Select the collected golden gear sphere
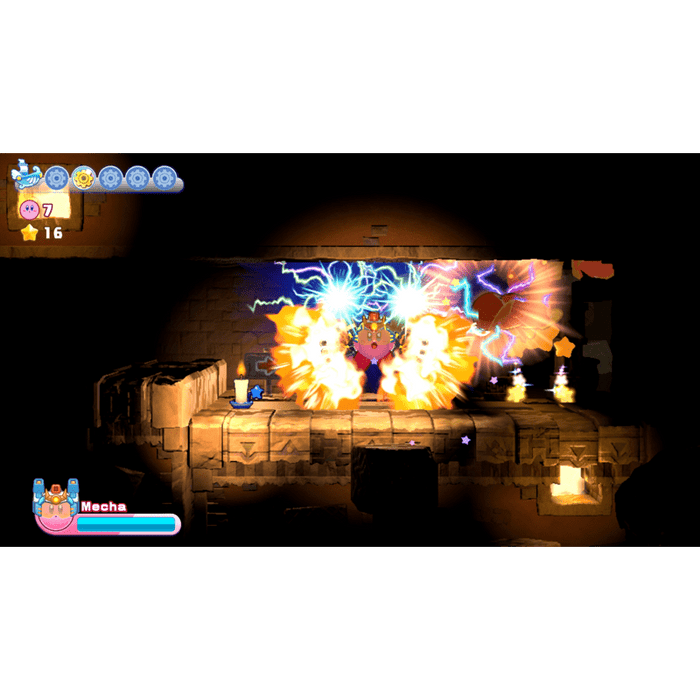 [83, 178]
